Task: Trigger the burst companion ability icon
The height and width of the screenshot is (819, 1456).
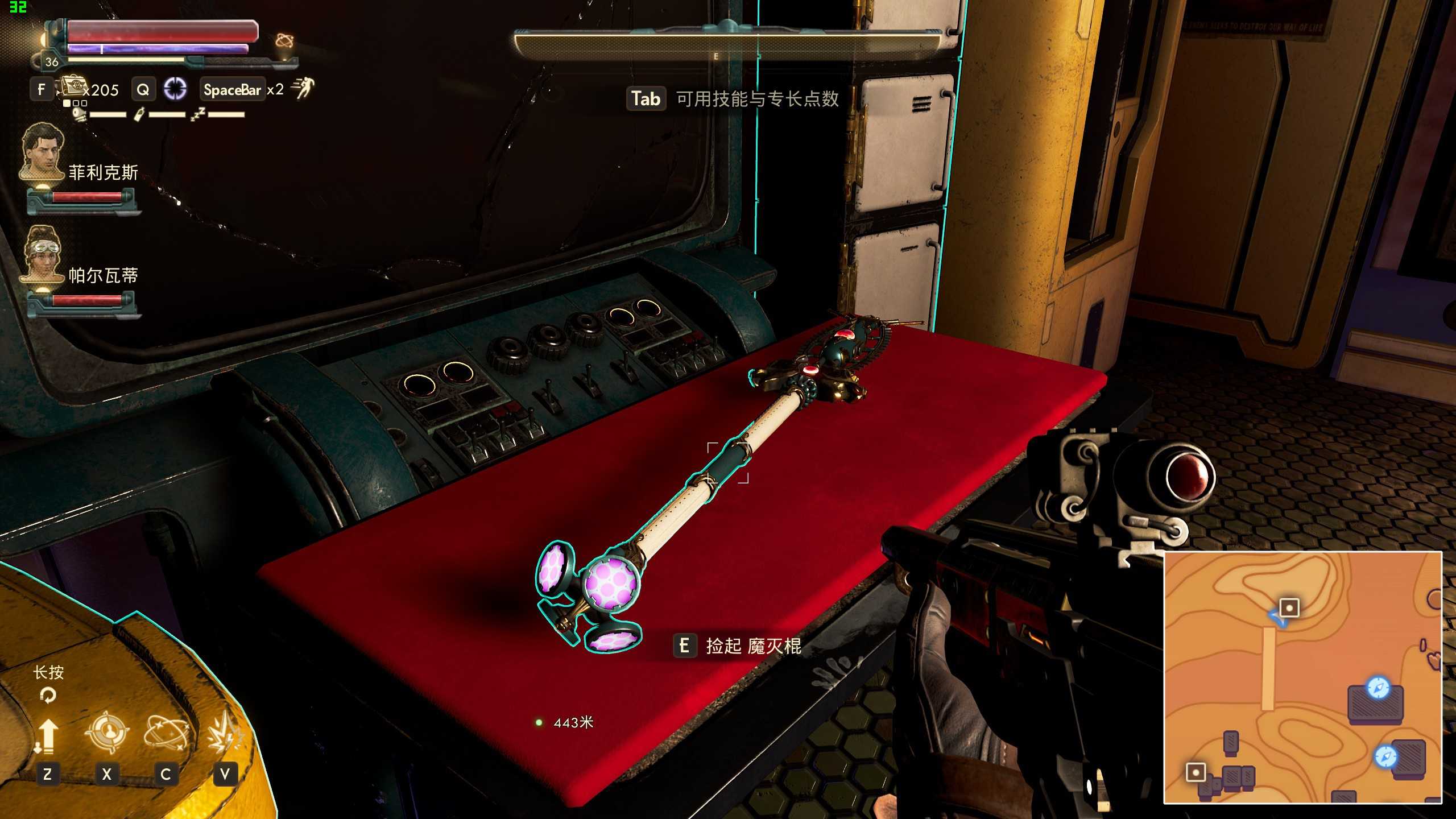Action: 225,734
